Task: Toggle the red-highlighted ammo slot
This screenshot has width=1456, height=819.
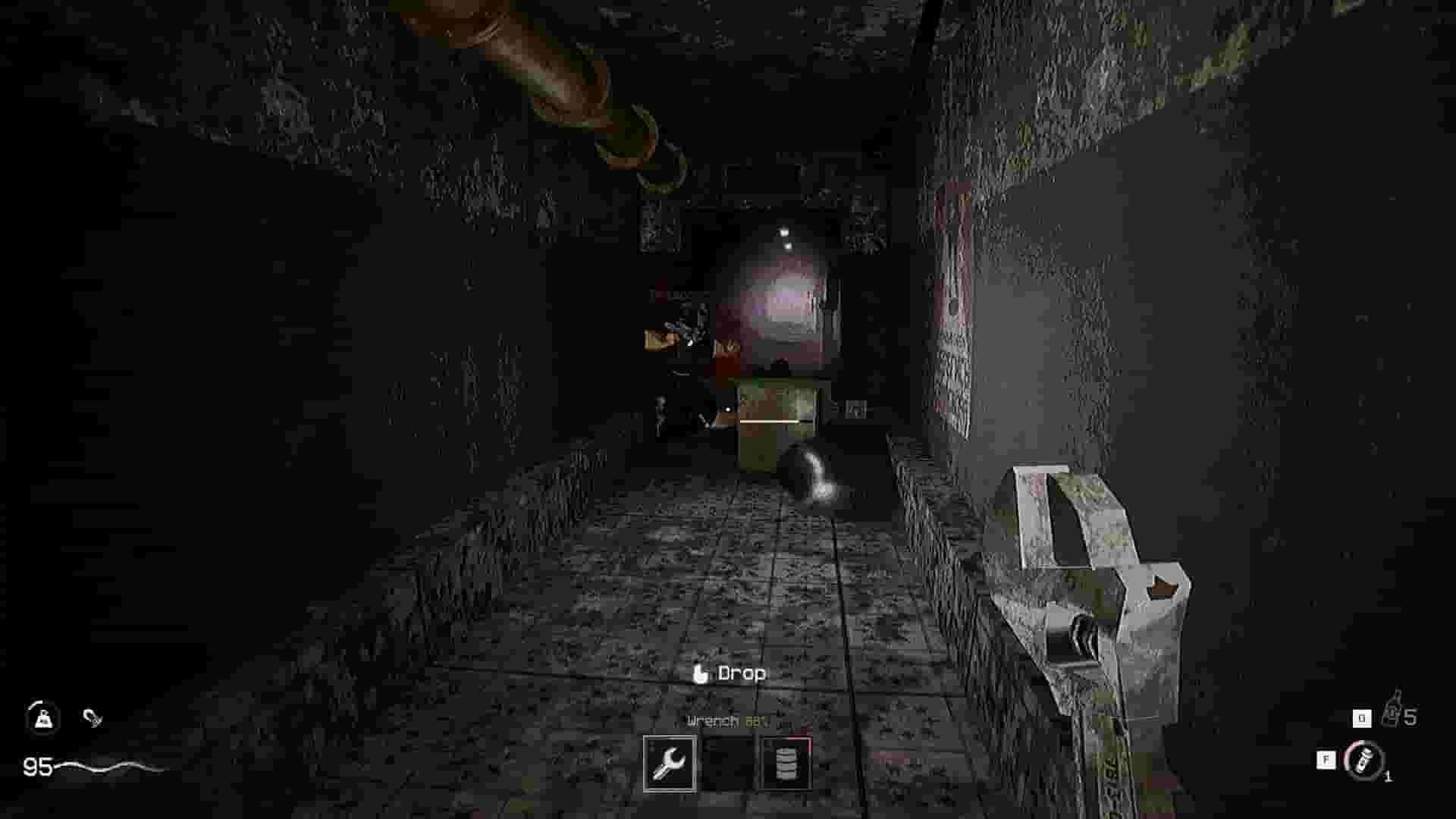Action: click(x=787, y=762)
